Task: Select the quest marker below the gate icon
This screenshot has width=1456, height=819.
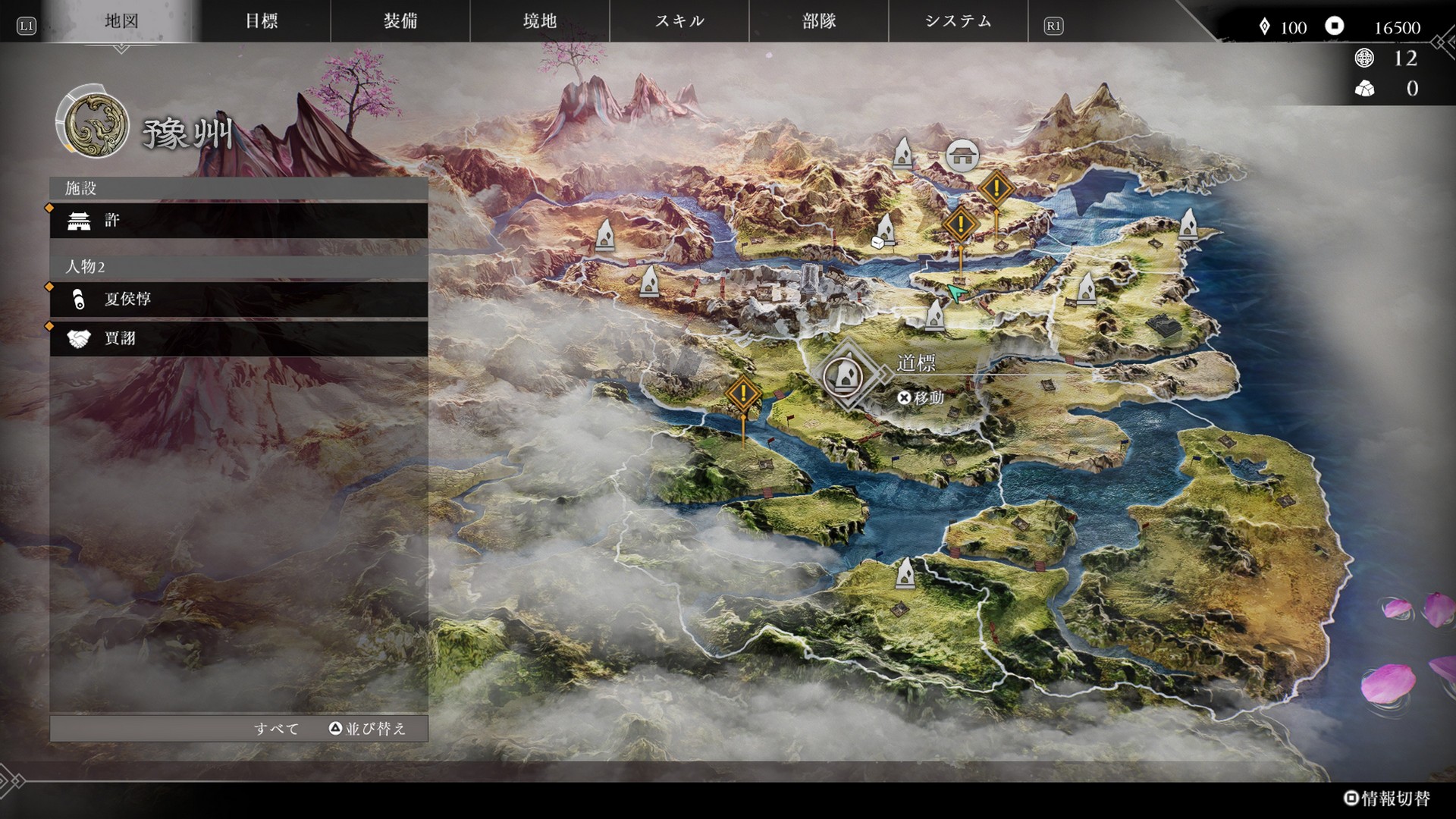Action: pyautogui.click(x=996, y=188)
